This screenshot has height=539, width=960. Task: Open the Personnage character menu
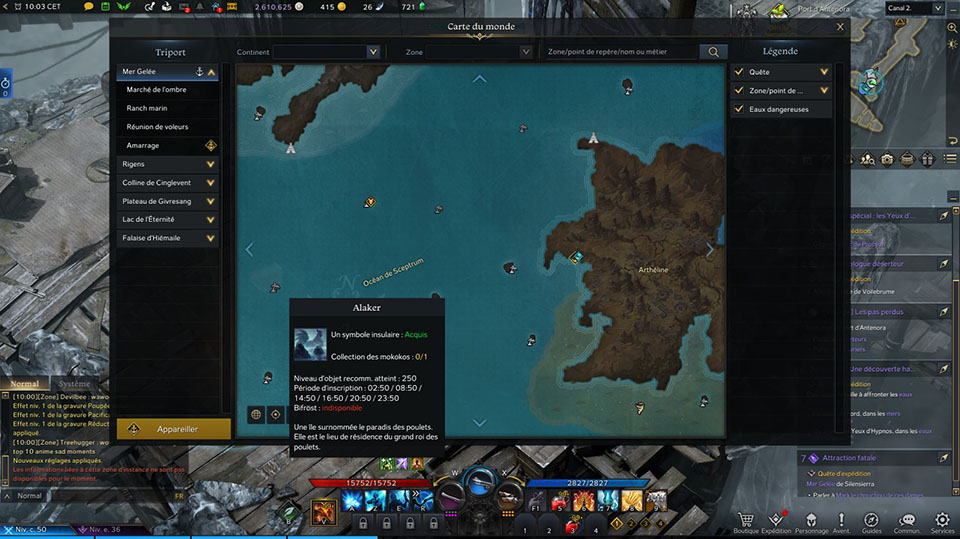click(x=811, y=521)
